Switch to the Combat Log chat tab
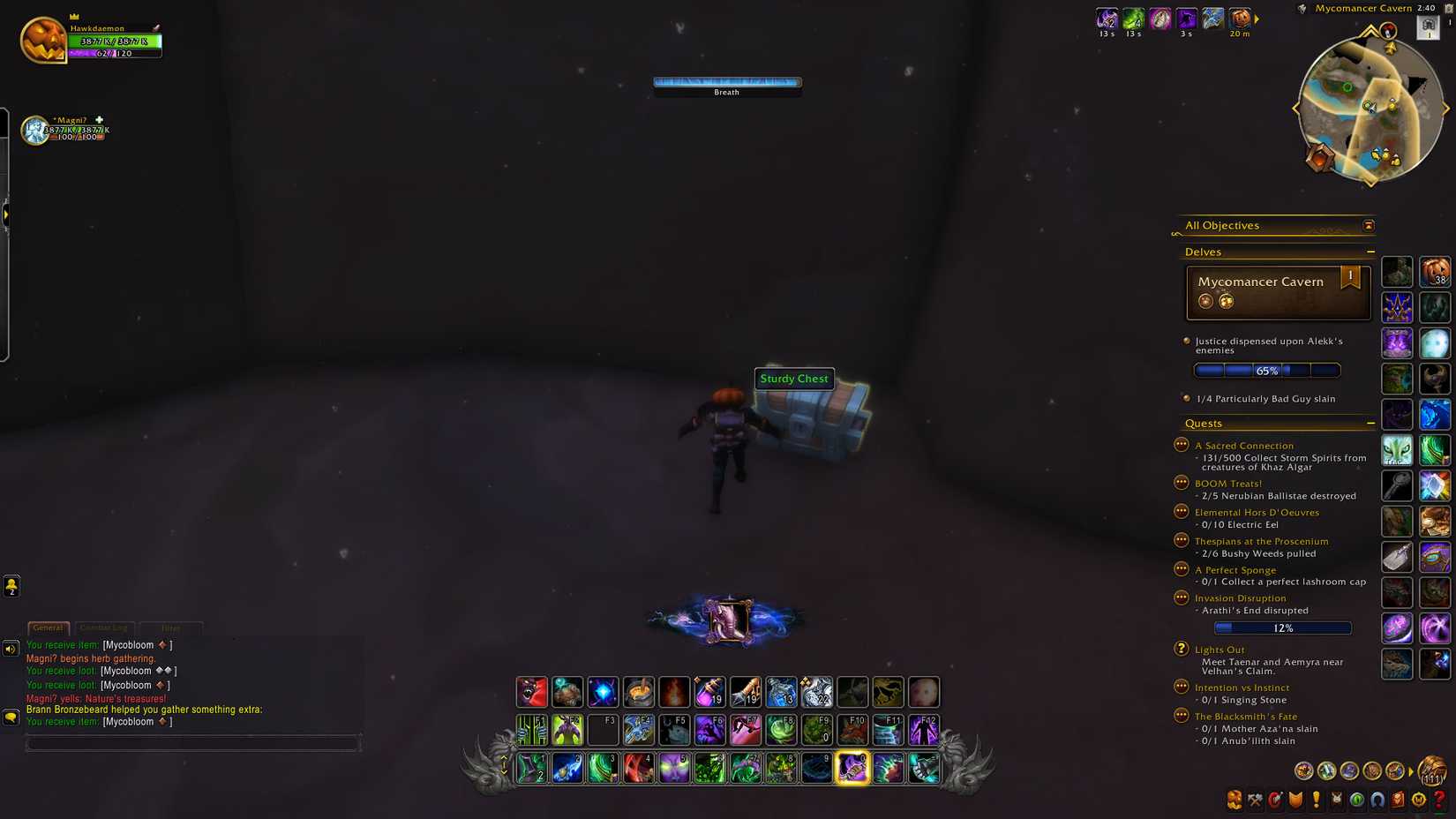 [103, 627]
